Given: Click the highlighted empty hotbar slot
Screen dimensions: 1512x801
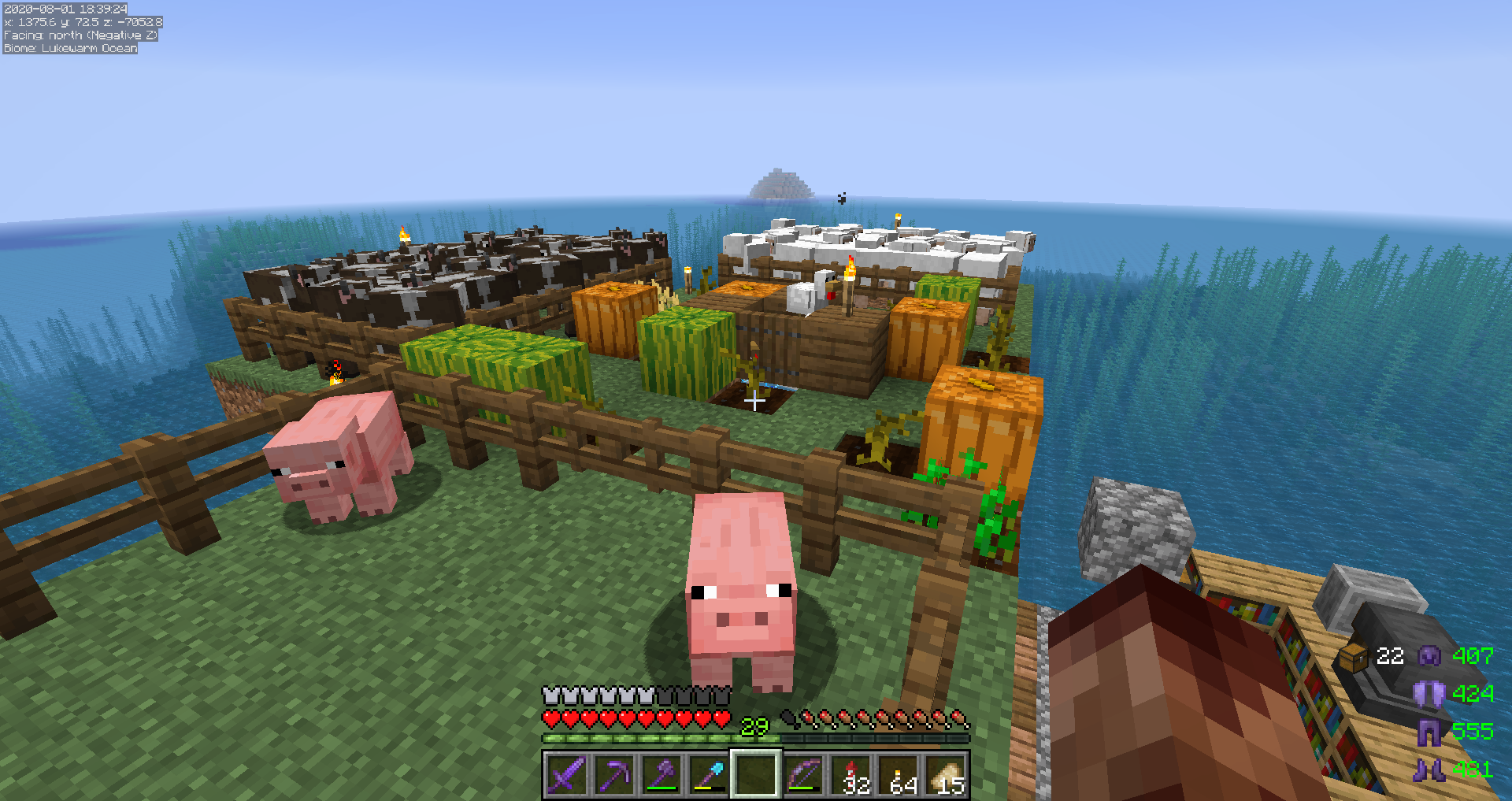Looking at the screenshot, I should 756,775.
